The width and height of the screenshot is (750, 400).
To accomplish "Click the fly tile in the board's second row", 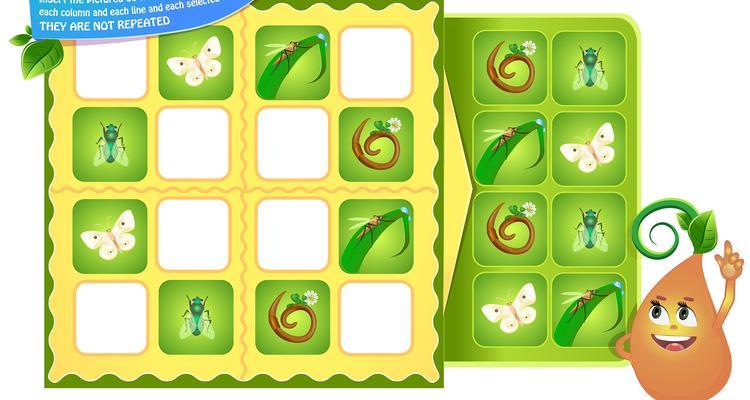I will point(110,144).
